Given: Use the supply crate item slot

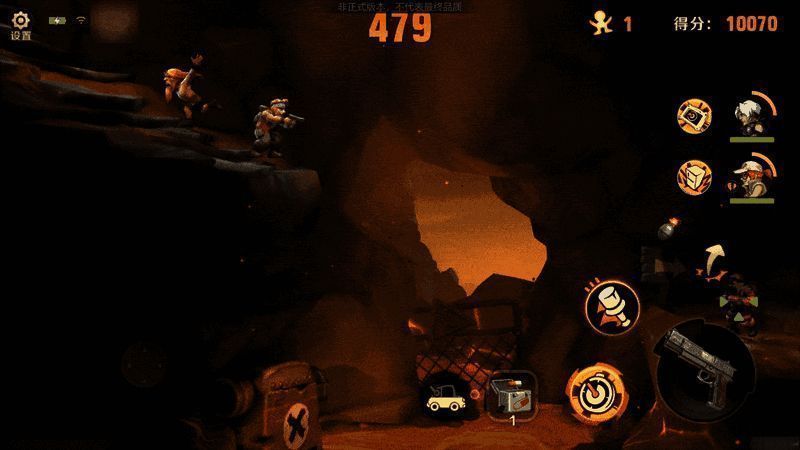Looking at the screenshot, I should pyautogui.click(x=513, y=393).
